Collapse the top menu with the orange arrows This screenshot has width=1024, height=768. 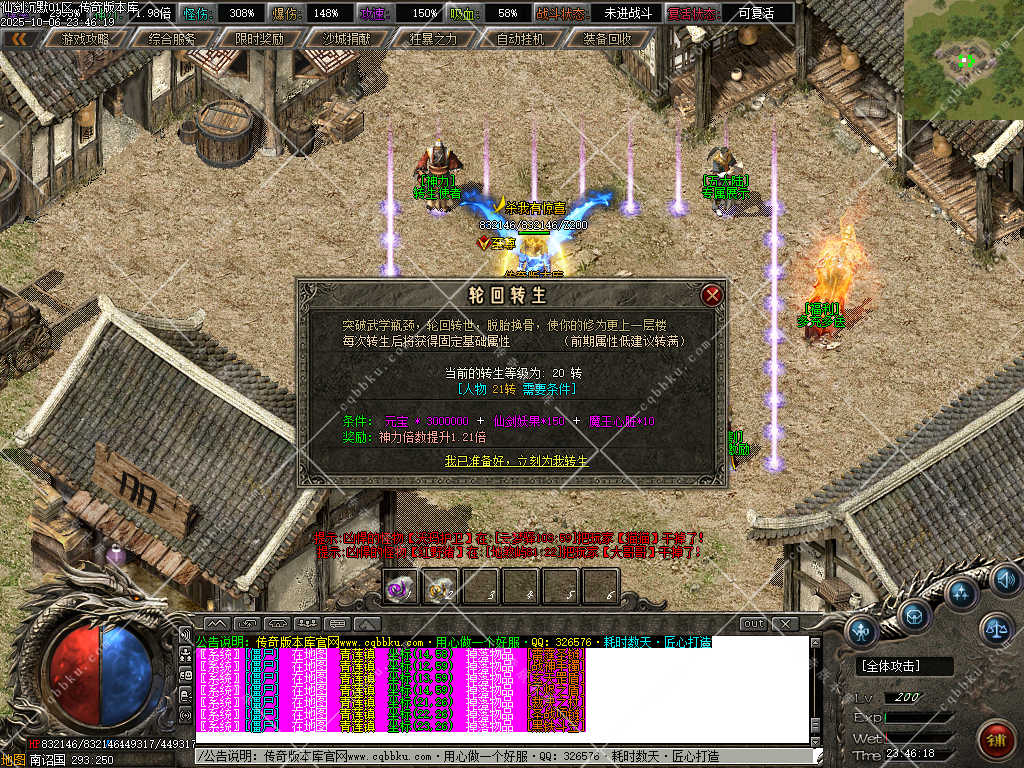coord(20,39)
